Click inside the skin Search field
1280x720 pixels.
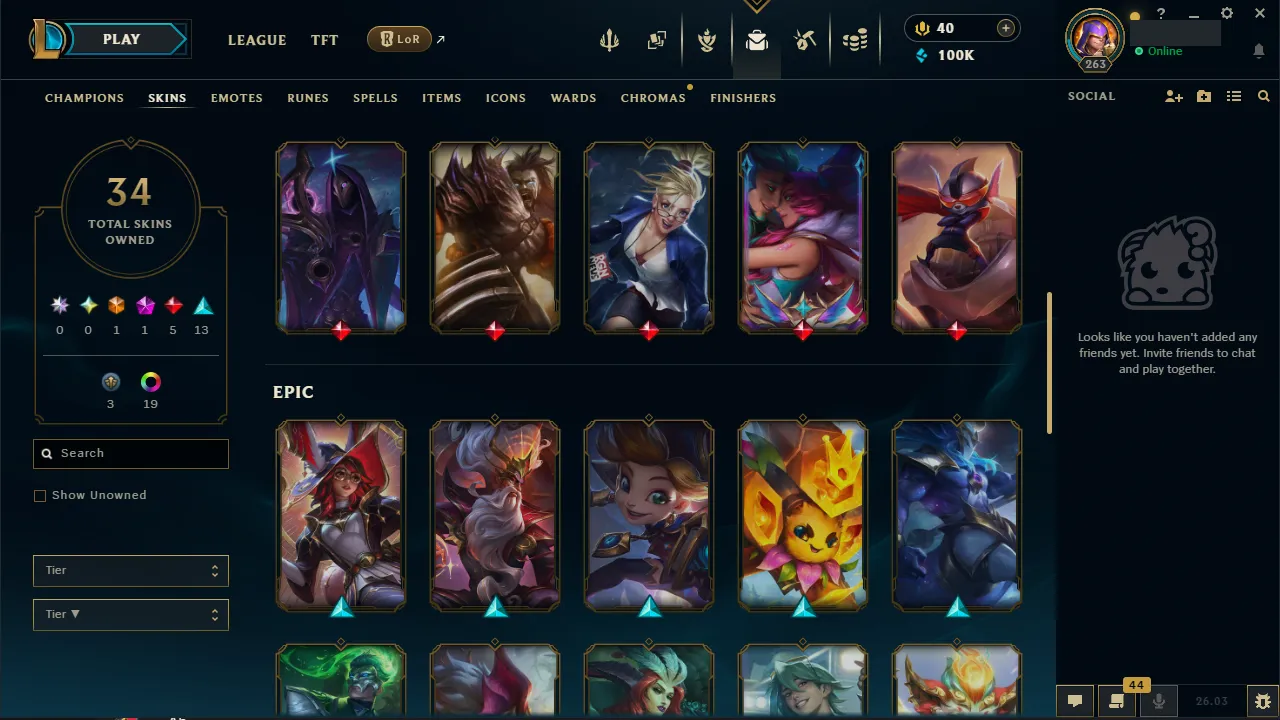pyautogui.click(x=130, y=453)
